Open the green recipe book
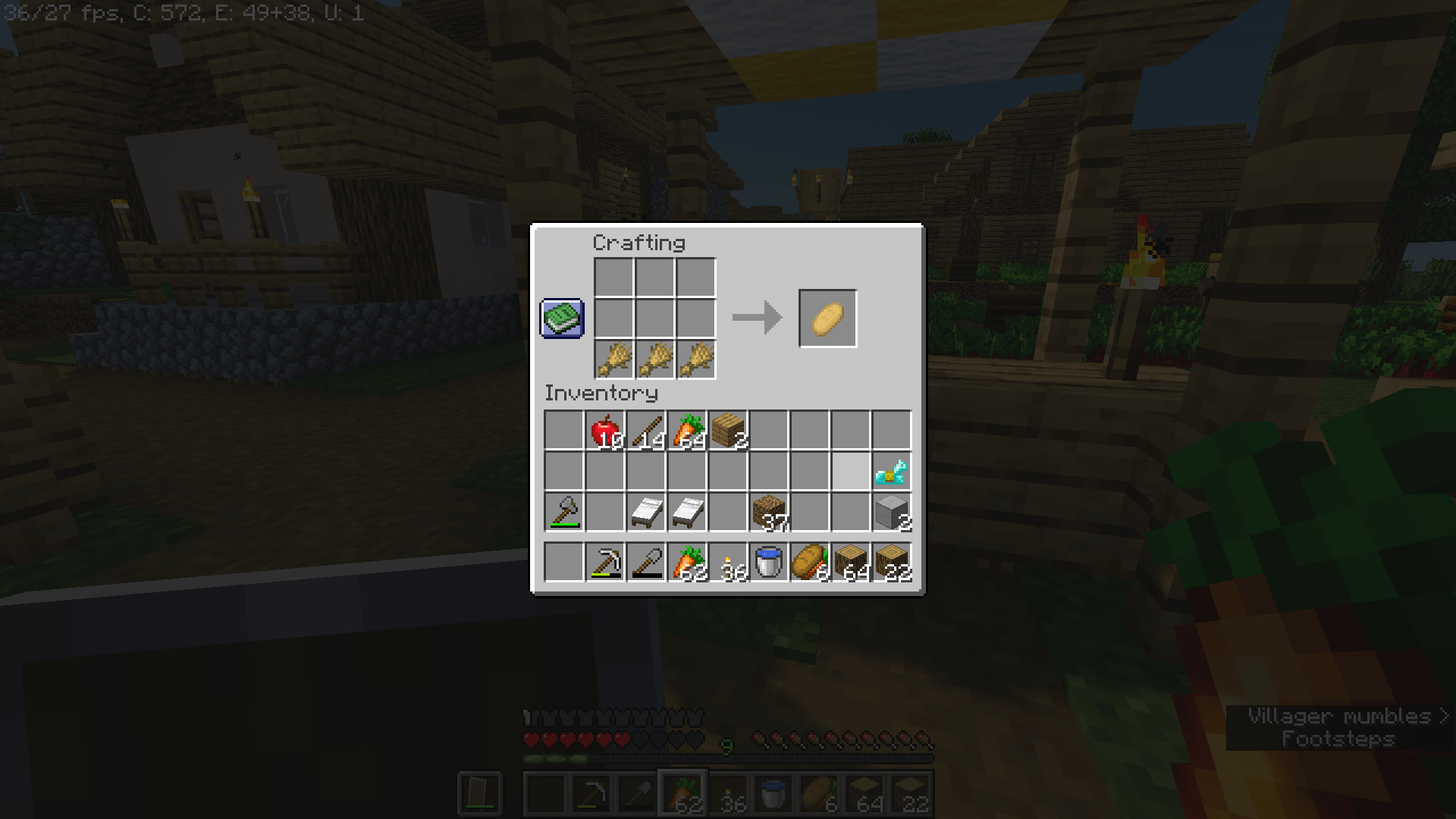 561,318
